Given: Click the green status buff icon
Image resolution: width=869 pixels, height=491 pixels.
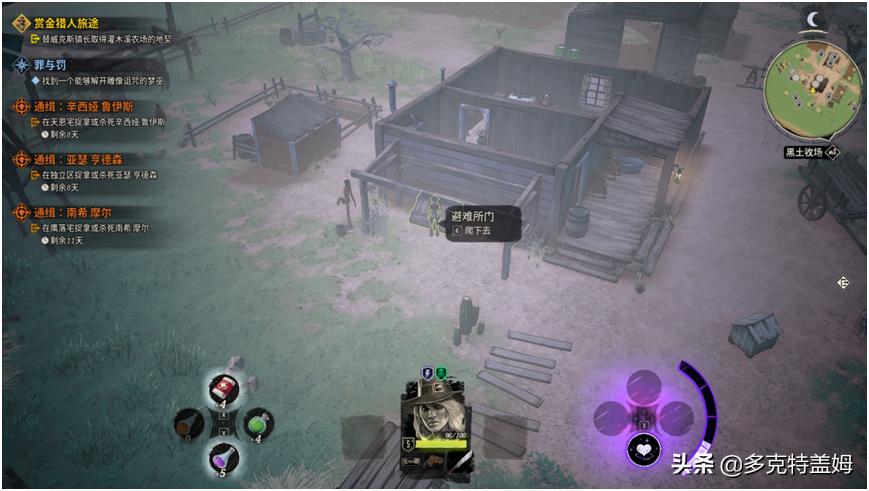Looking at the screenshot, I should coord(441,373).
